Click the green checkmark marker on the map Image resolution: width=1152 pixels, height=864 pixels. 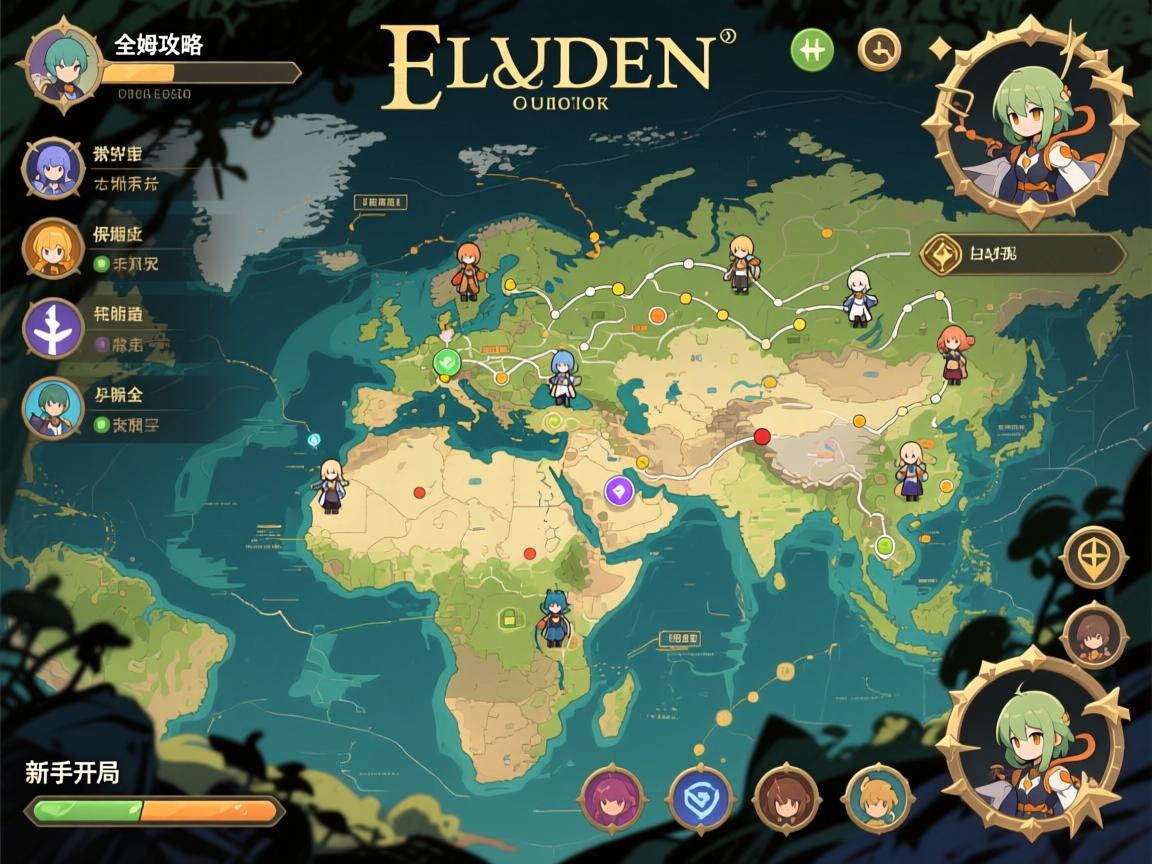(447, 362)
